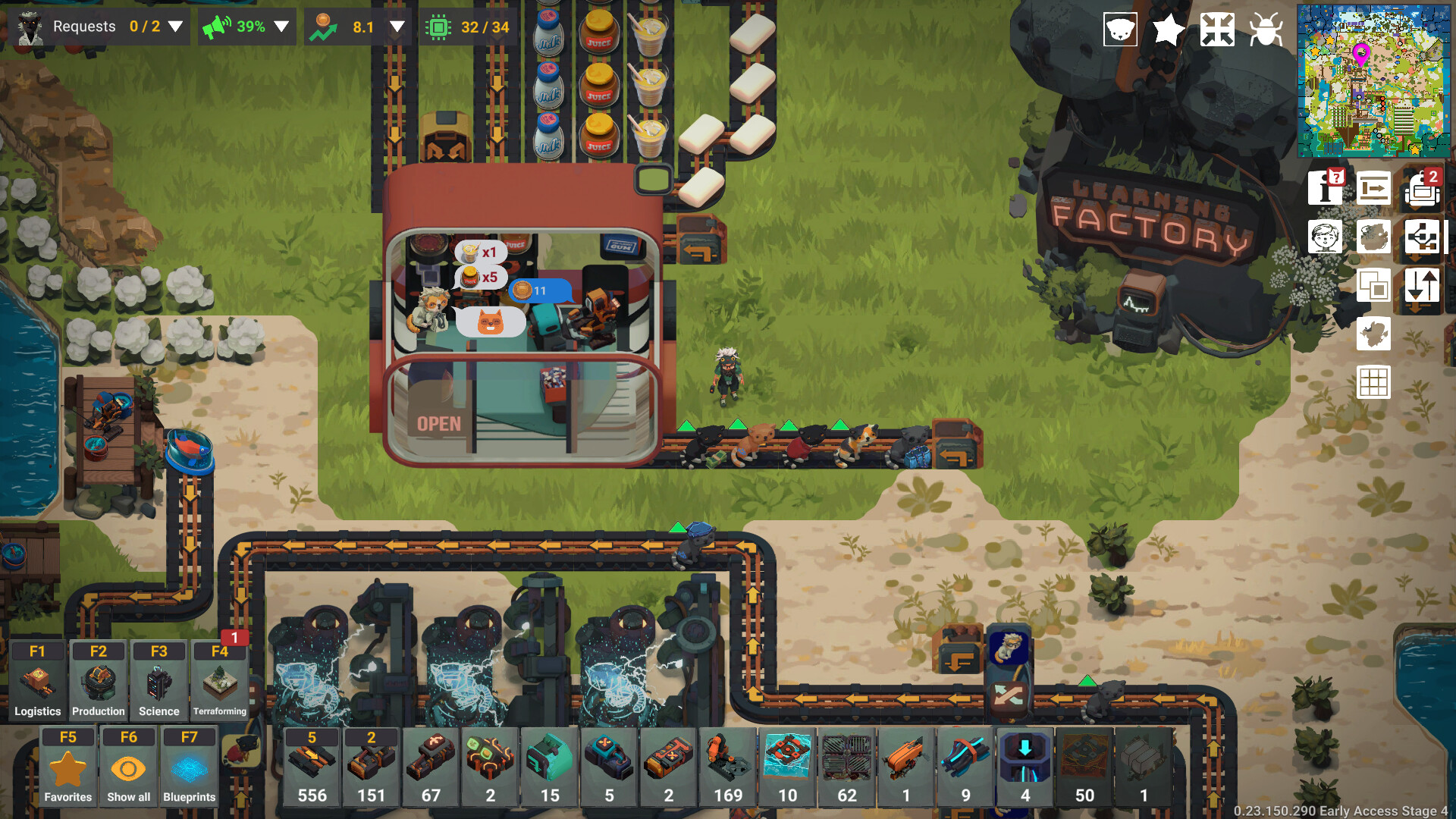Click the grid overlay icon
The height and width of the screenshot is (819, 1456).
click(x=1374, y=383)
